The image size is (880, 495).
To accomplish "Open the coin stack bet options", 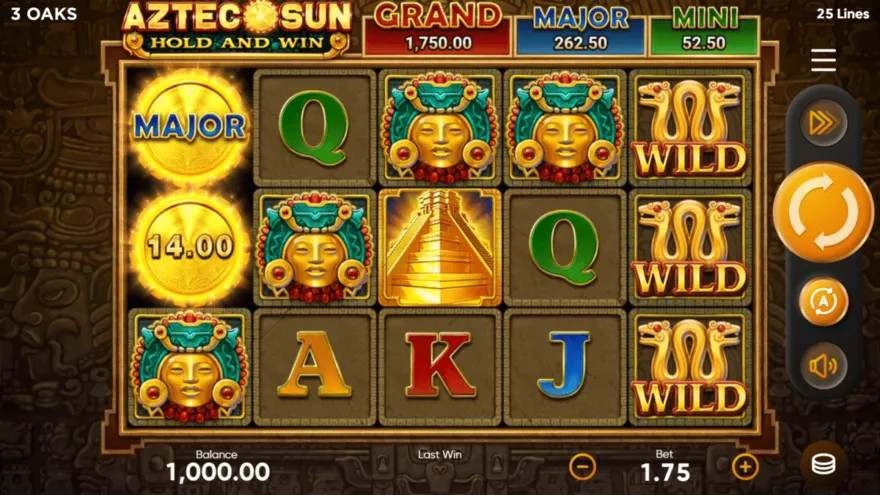I will click(x=823, y=465).
